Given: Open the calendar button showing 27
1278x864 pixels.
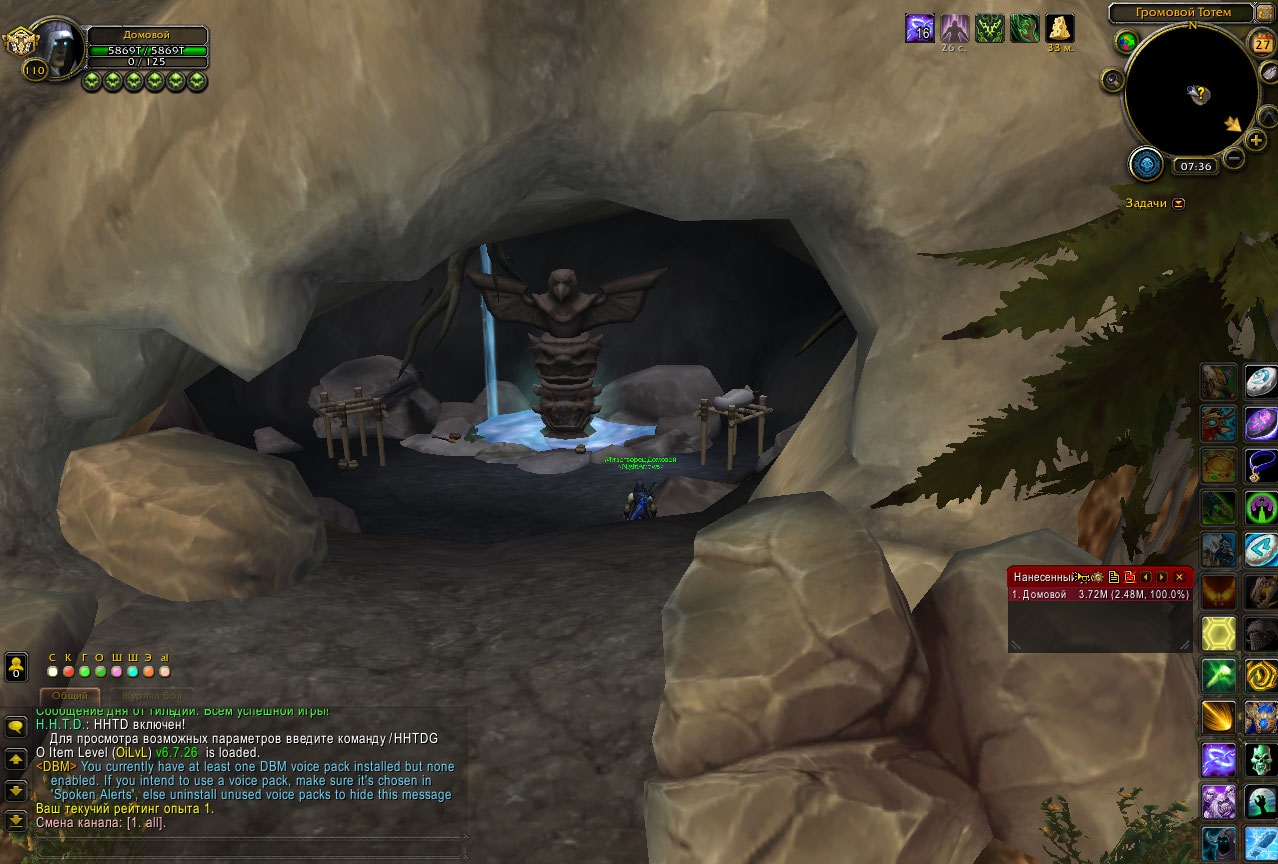Looking at the screenshot, I should point(1263,43).
